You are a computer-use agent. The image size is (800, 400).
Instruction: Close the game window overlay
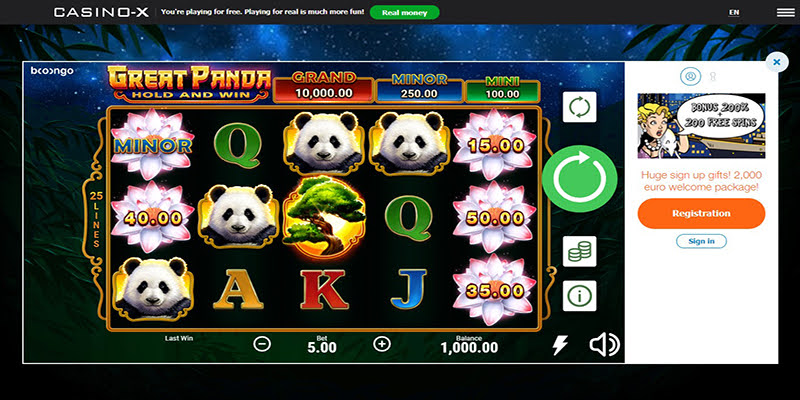[777, 62]
